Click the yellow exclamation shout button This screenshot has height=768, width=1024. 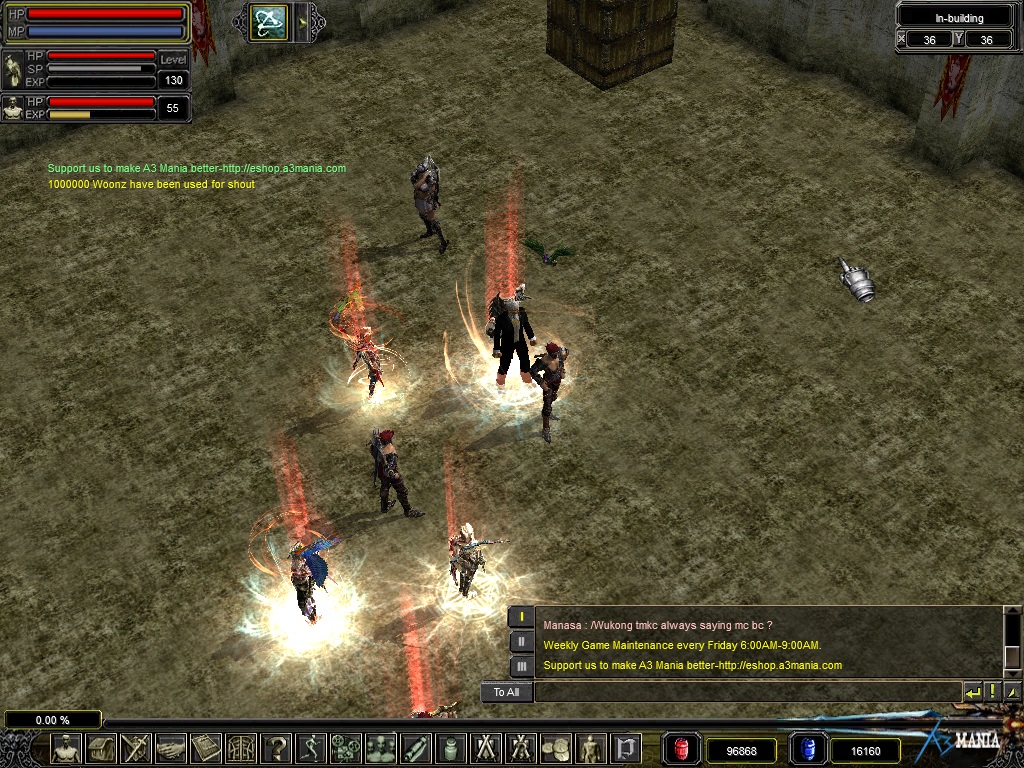coord(992,692)
